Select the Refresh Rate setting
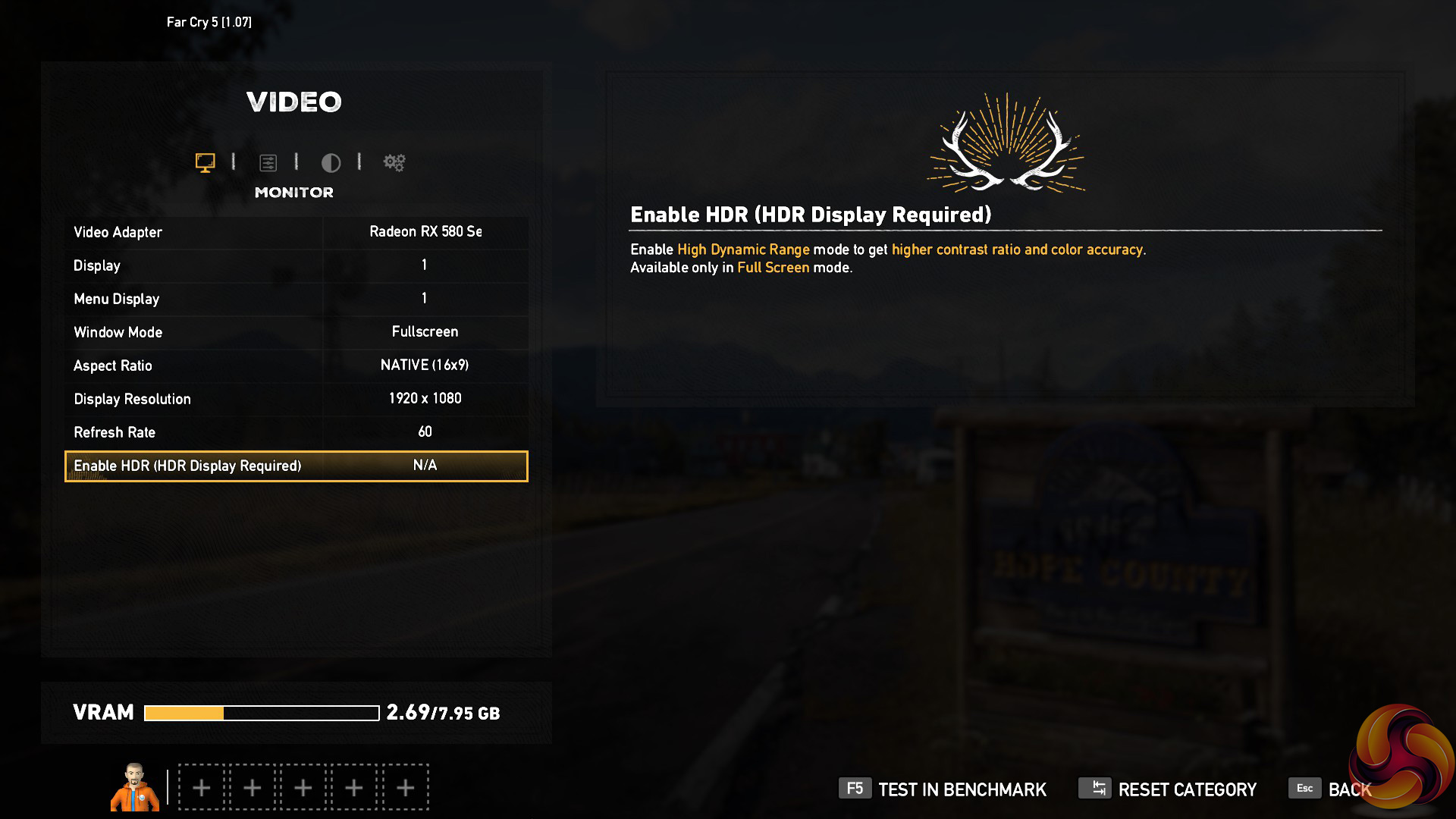This screenshot has width=1456, height=819. click(x=297, y=432)
